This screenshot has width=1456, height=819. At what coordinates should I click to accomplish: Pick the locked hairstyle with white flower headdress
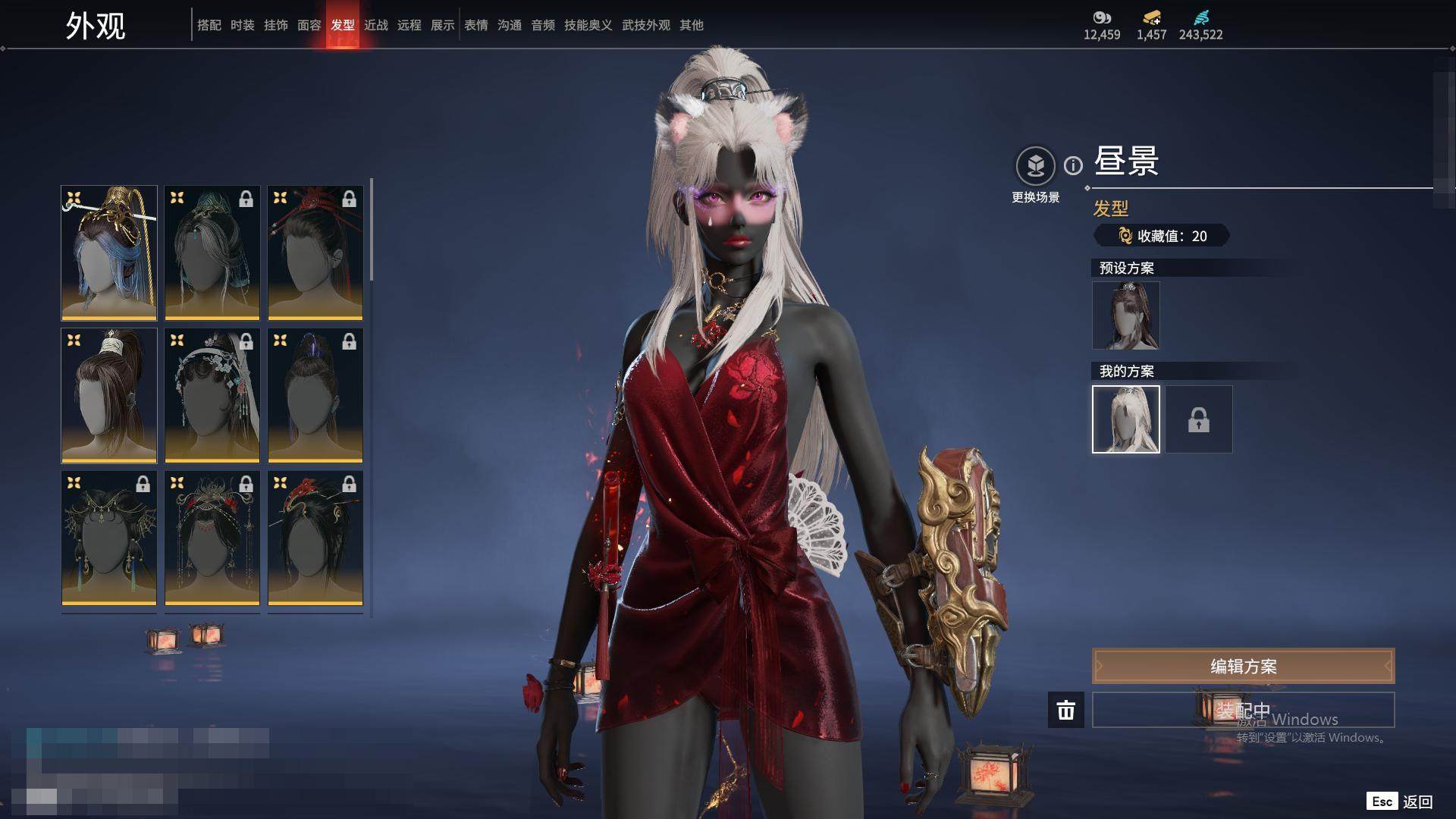pos(212,395)
